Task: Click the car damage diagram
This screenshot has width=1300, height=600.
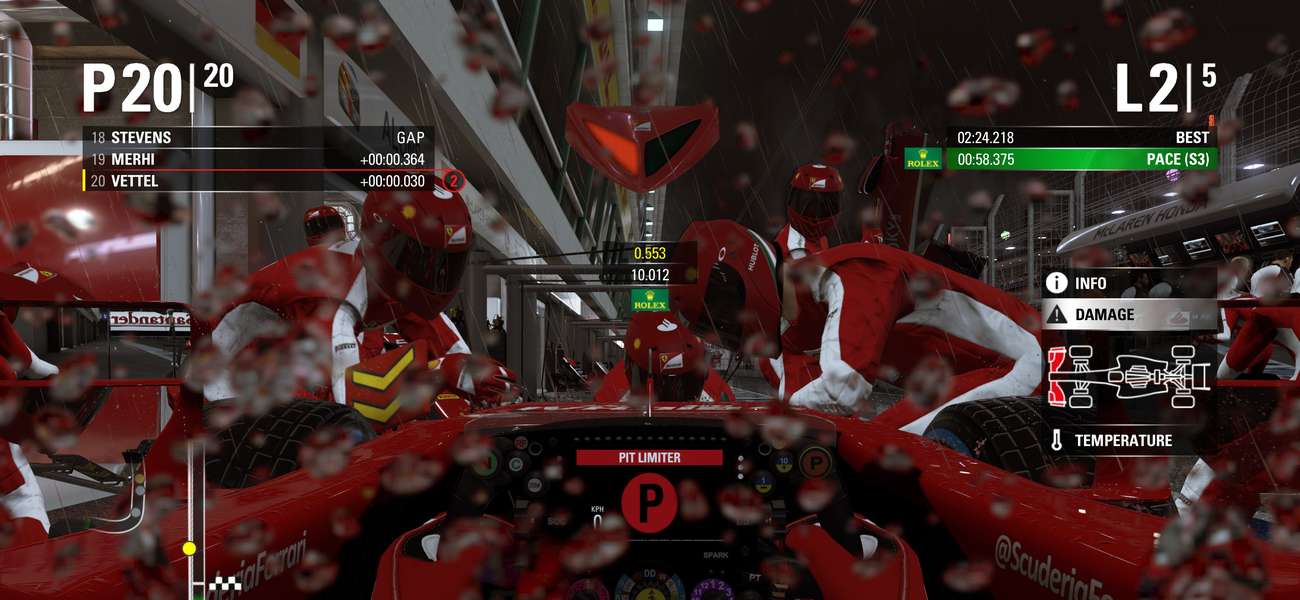Action: [x=1128, y=377]
